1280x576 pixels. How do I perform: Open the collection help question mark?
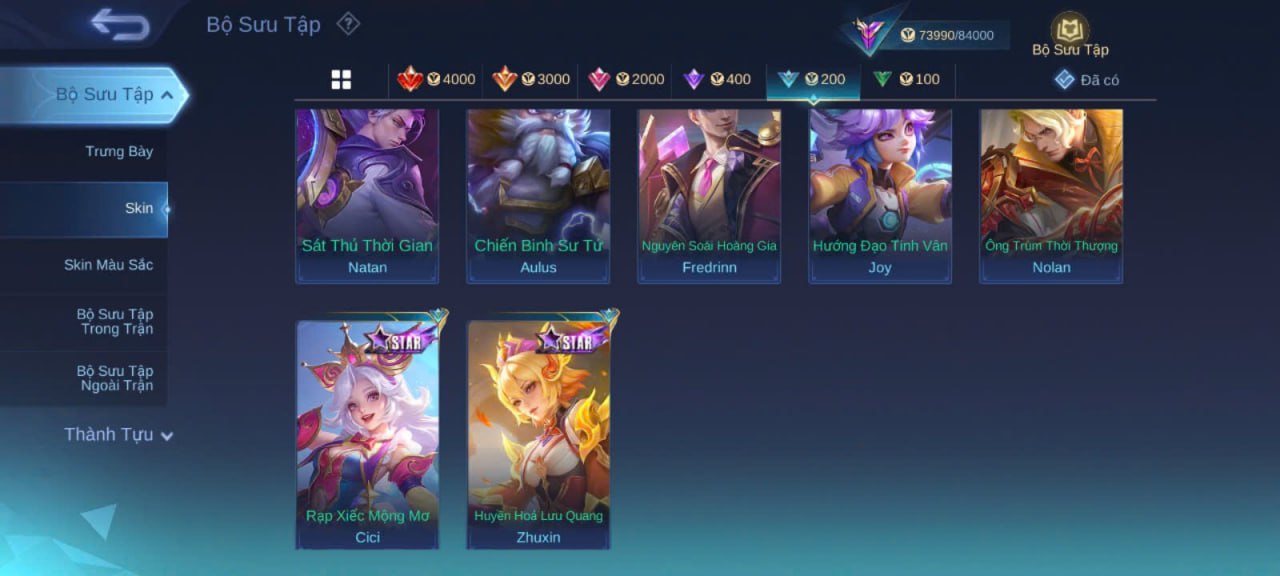[x=347, y=23]
